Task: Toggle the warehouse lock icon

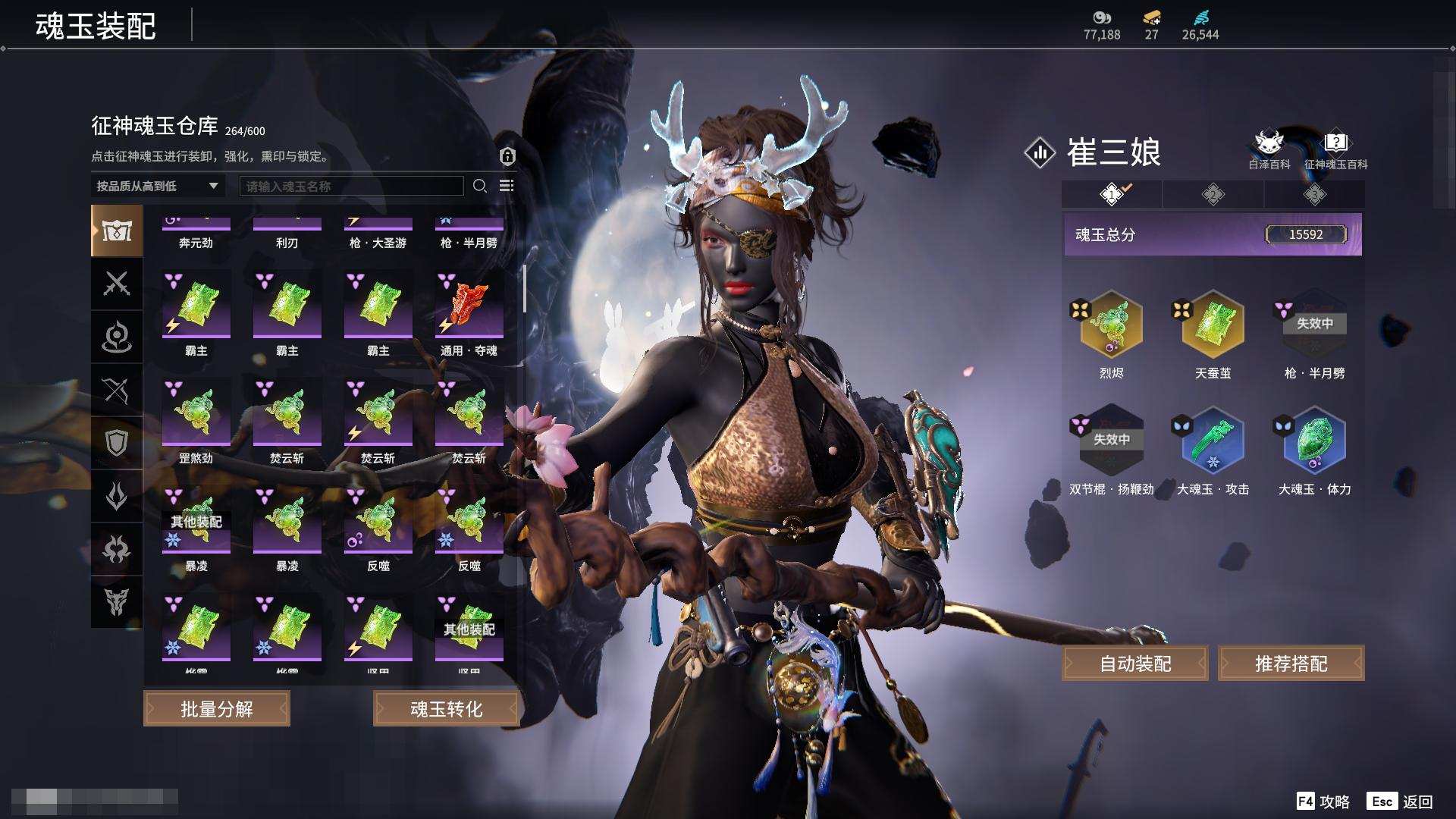Action: tap(507, 156)
